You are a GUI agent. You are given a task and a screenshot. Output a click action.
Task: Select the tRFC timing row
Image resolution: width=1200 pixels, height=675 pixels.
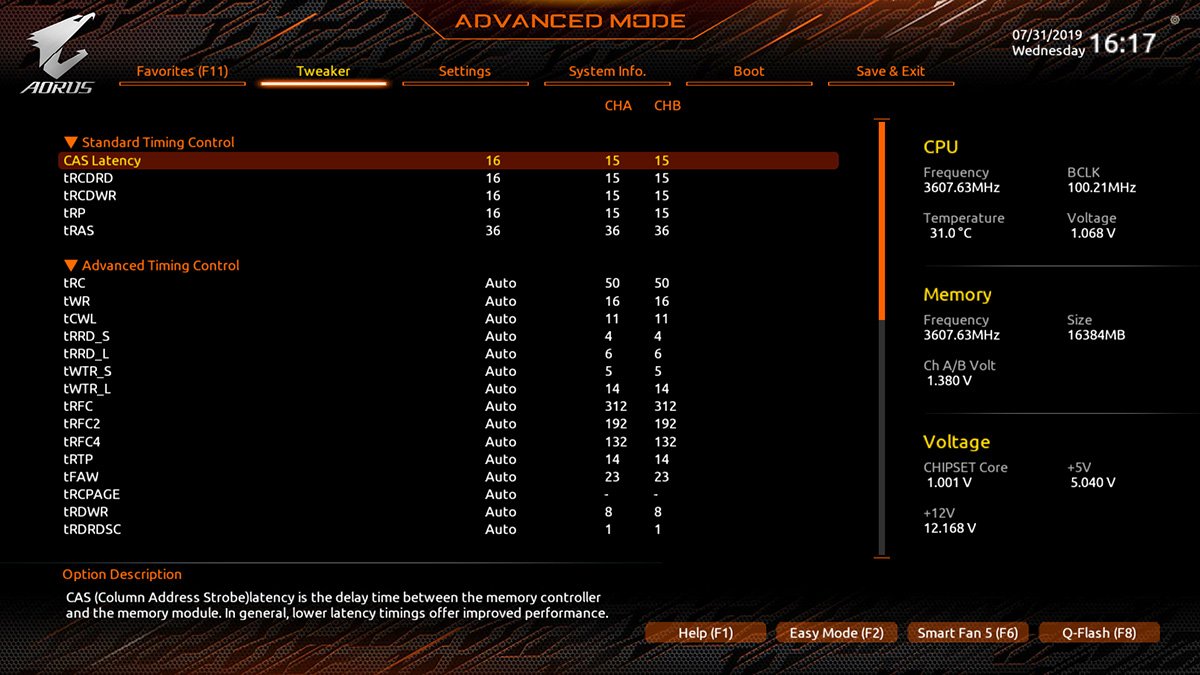click(x=80, y=406)
